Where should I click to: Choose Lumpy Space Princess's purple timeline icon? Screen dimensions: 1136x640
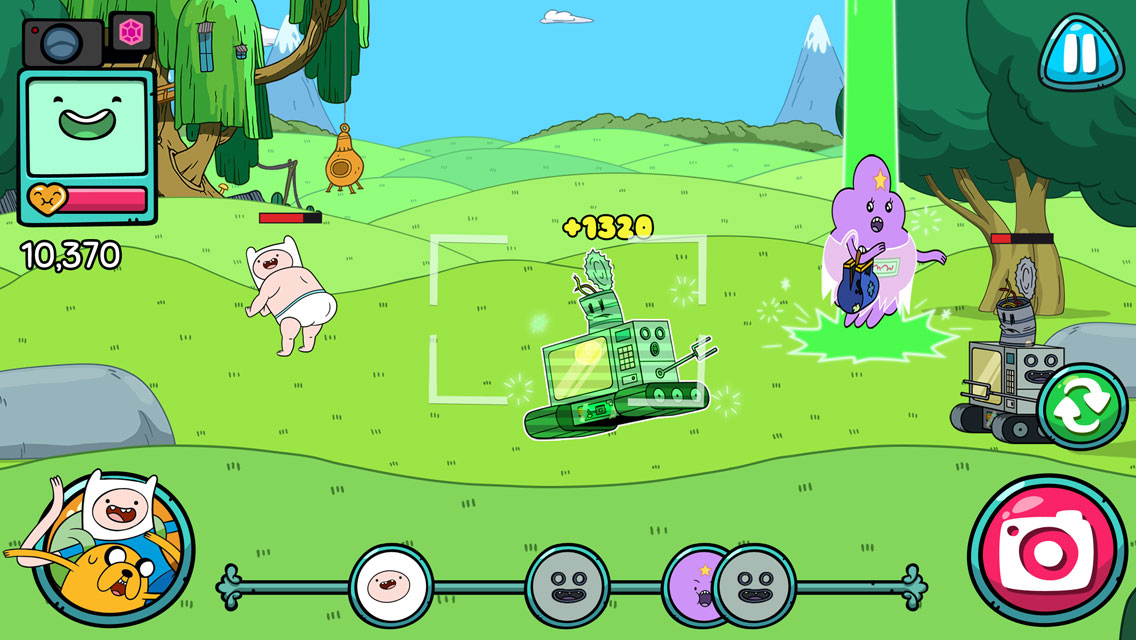(x=688, y=584)
